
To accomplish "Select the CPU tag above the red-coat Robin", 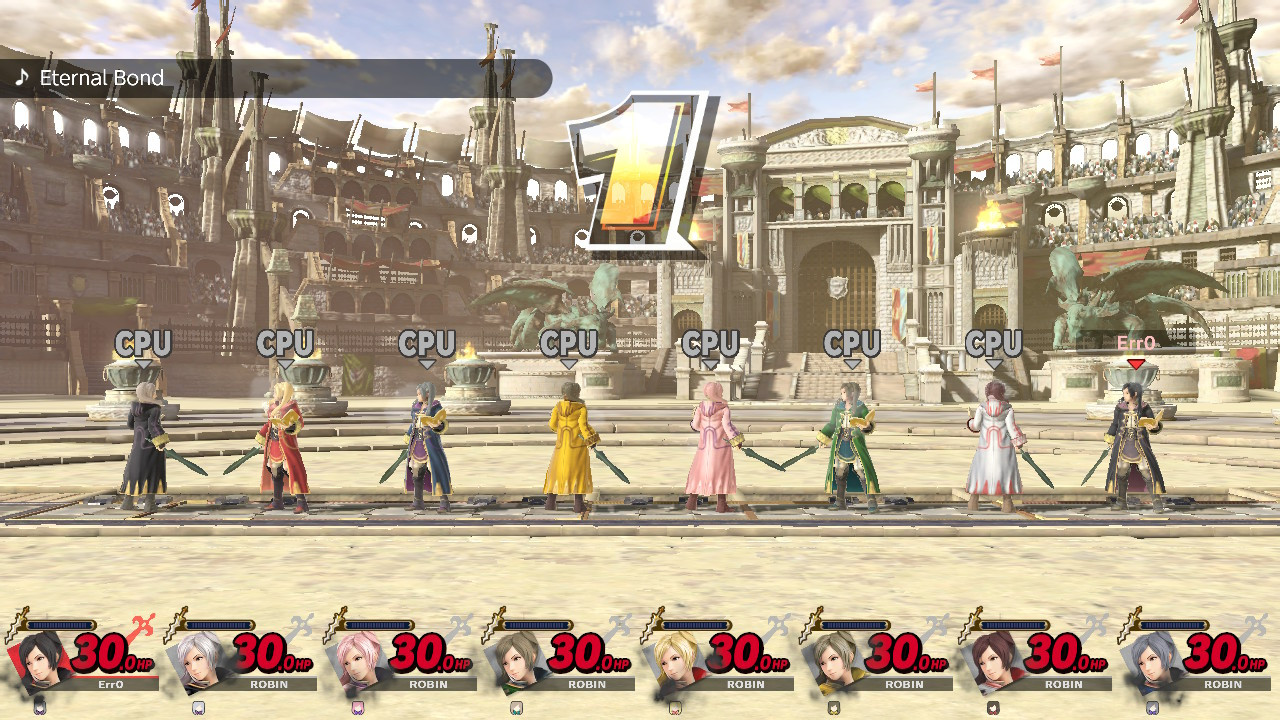I will tap(286, 344).
